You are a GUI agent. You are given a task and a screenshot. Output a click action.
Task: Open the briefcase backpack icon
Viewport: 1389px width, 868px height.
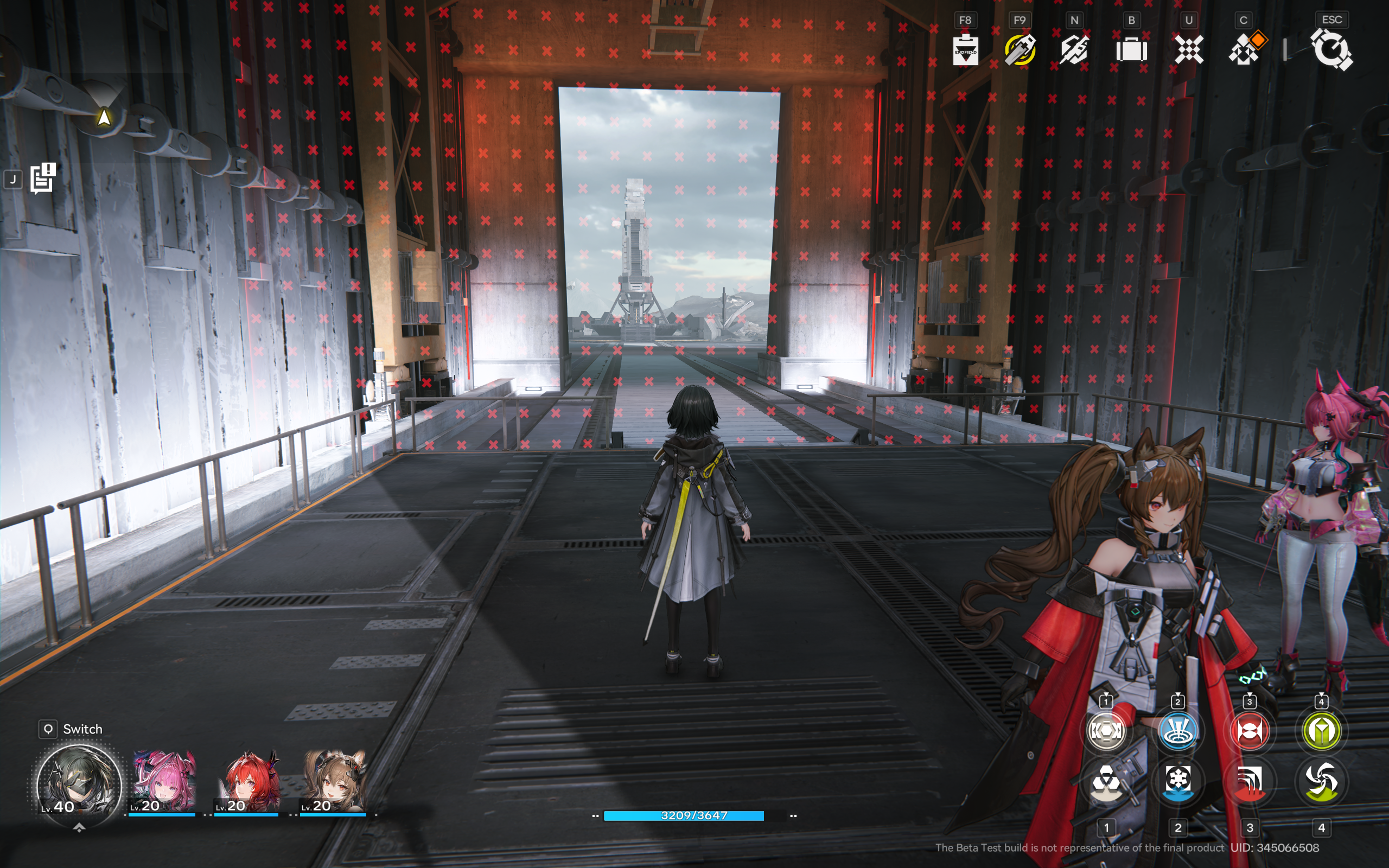[x=1131, y=50]
